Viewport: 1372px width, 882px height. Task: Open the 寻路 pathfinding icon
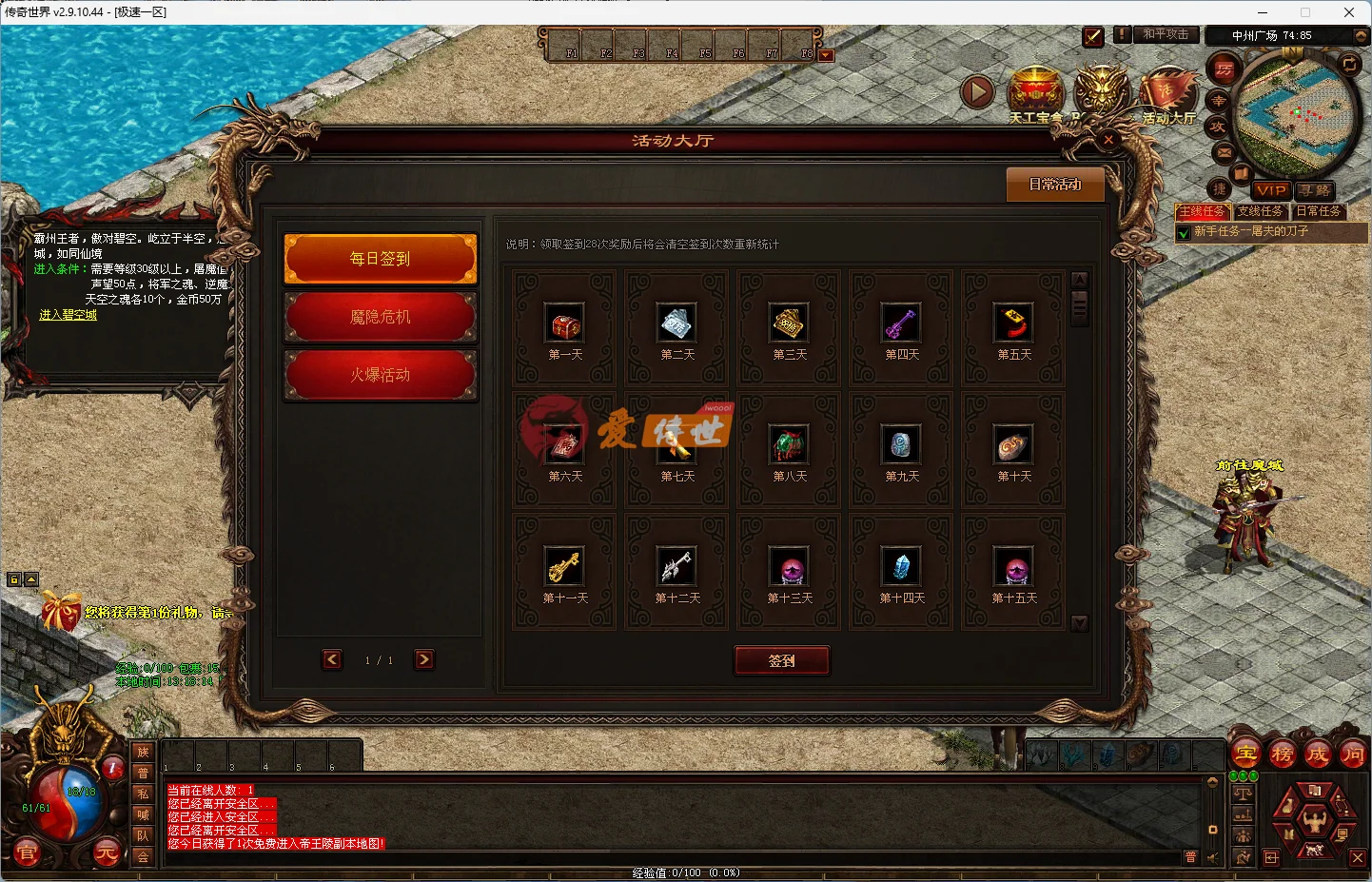1315,189
